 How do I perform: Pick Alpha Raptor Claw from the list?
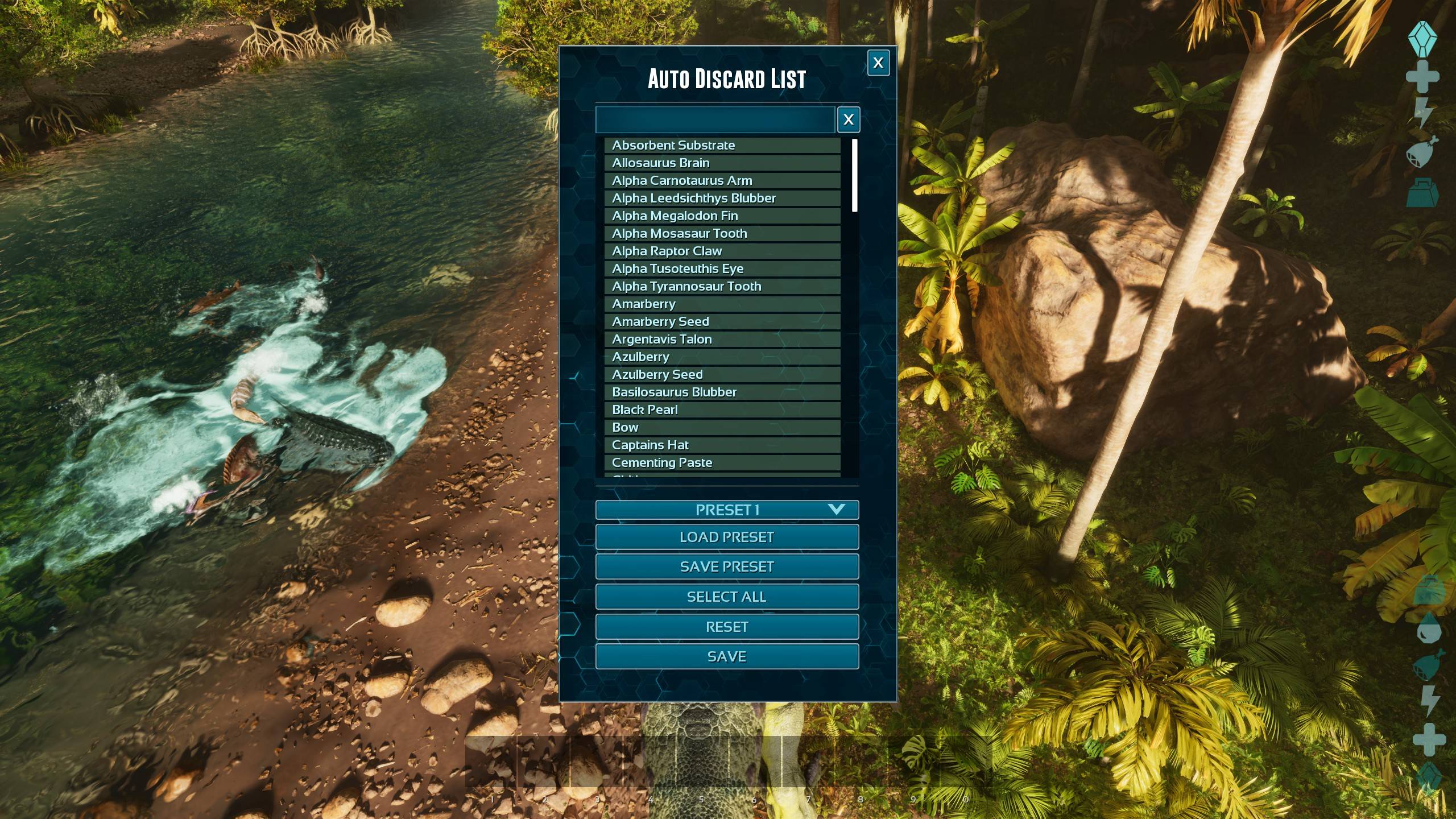pyautogui.click(x=722, y=251)
